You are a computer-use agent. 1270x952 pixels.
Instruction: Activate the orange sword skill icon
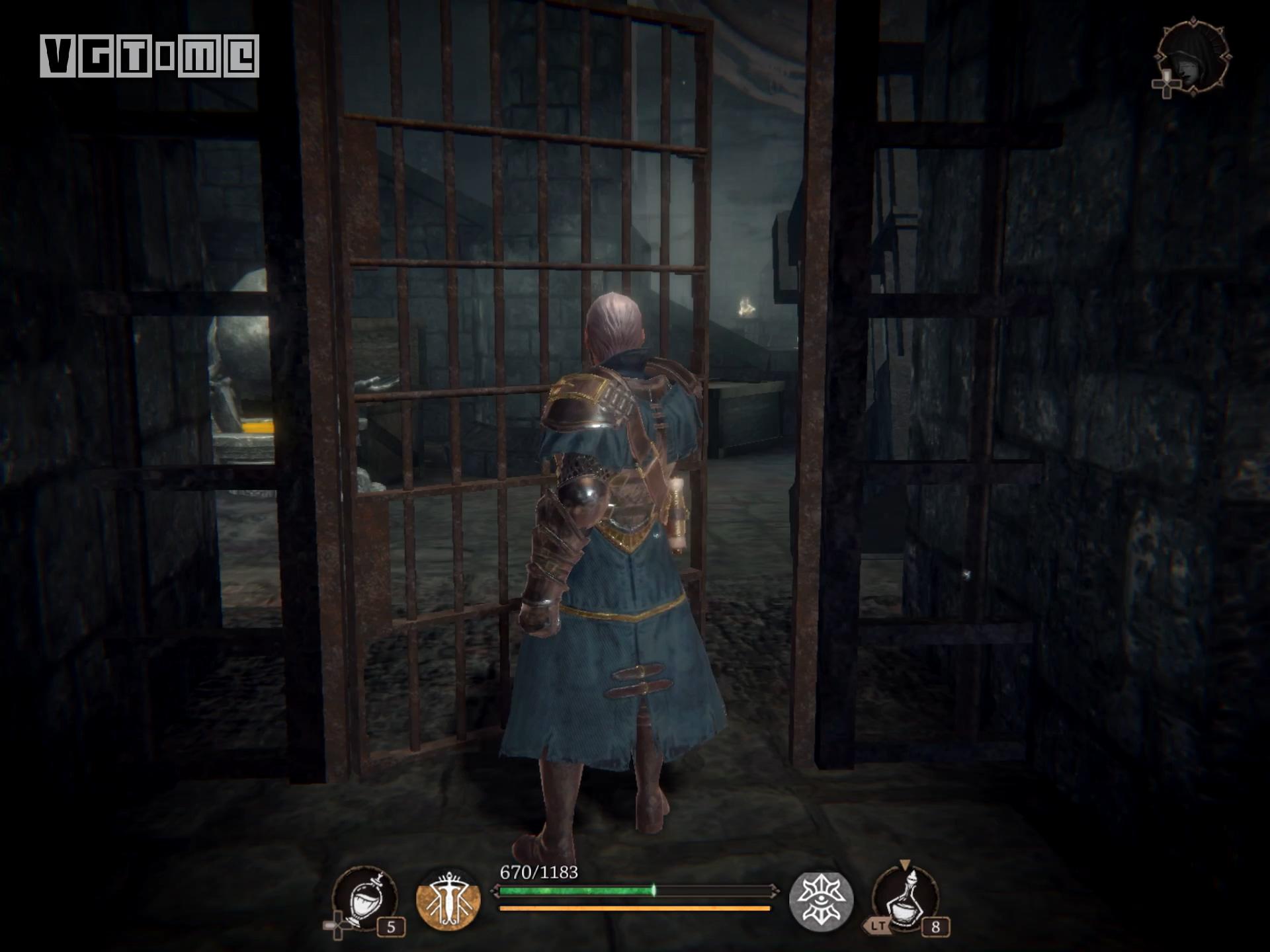tap(448, 900)
